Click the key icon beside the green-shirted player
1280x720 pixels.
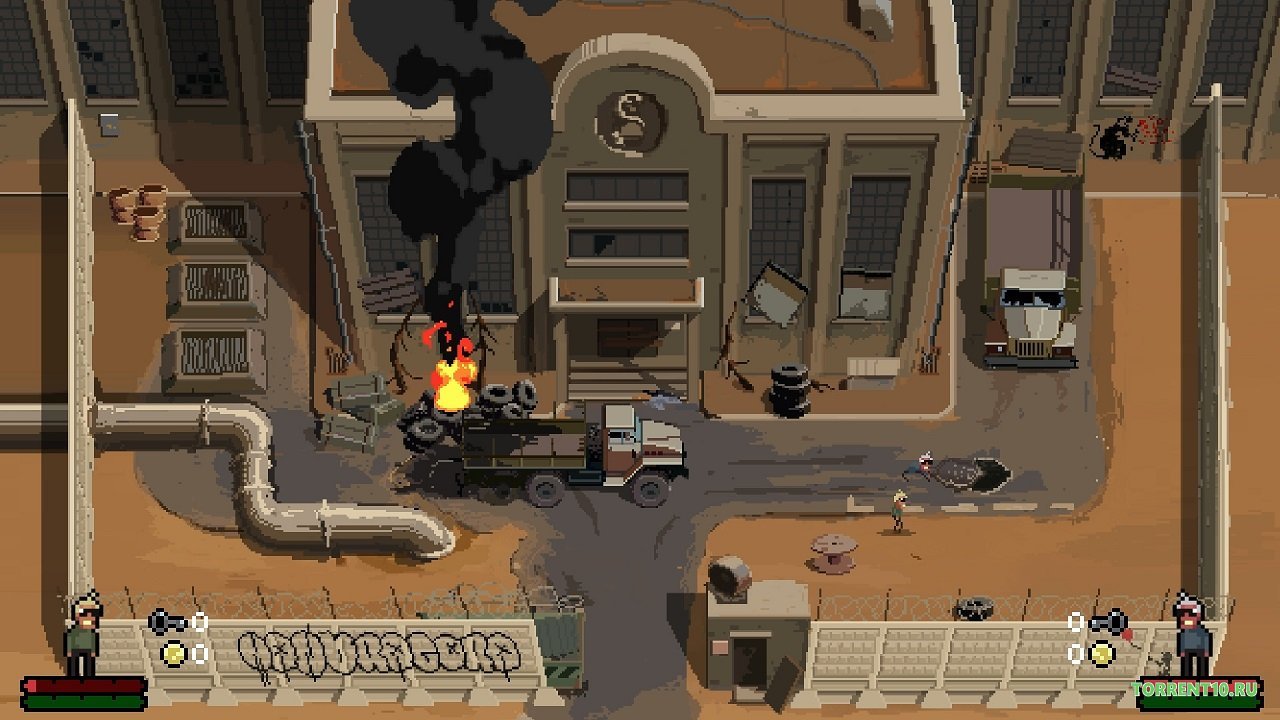coord(166,622)
